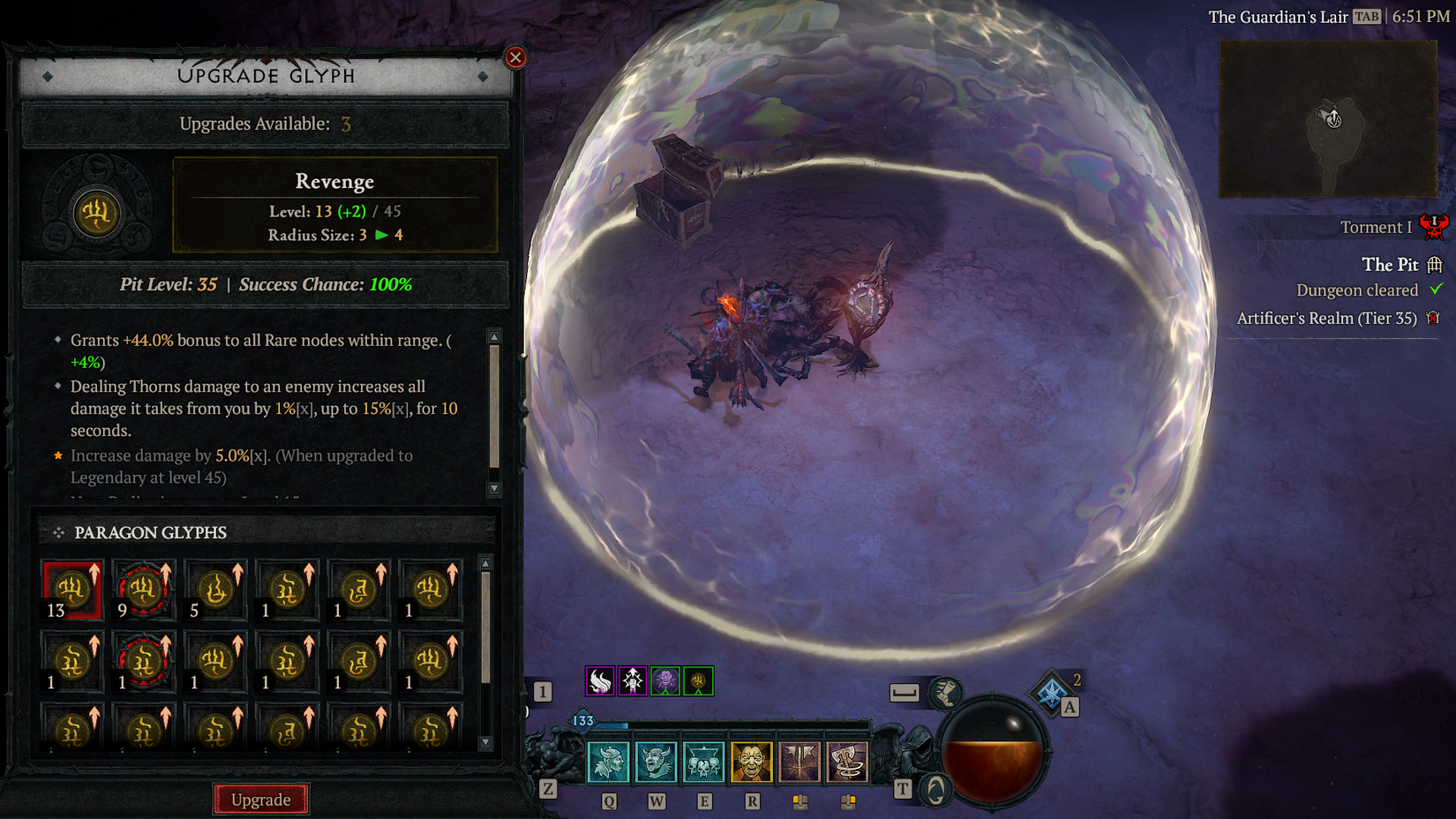This screenshot has width=1456, height=819.
Task: Close the Upgrade Glyph panel with the red X
Action: click(514, 56)
